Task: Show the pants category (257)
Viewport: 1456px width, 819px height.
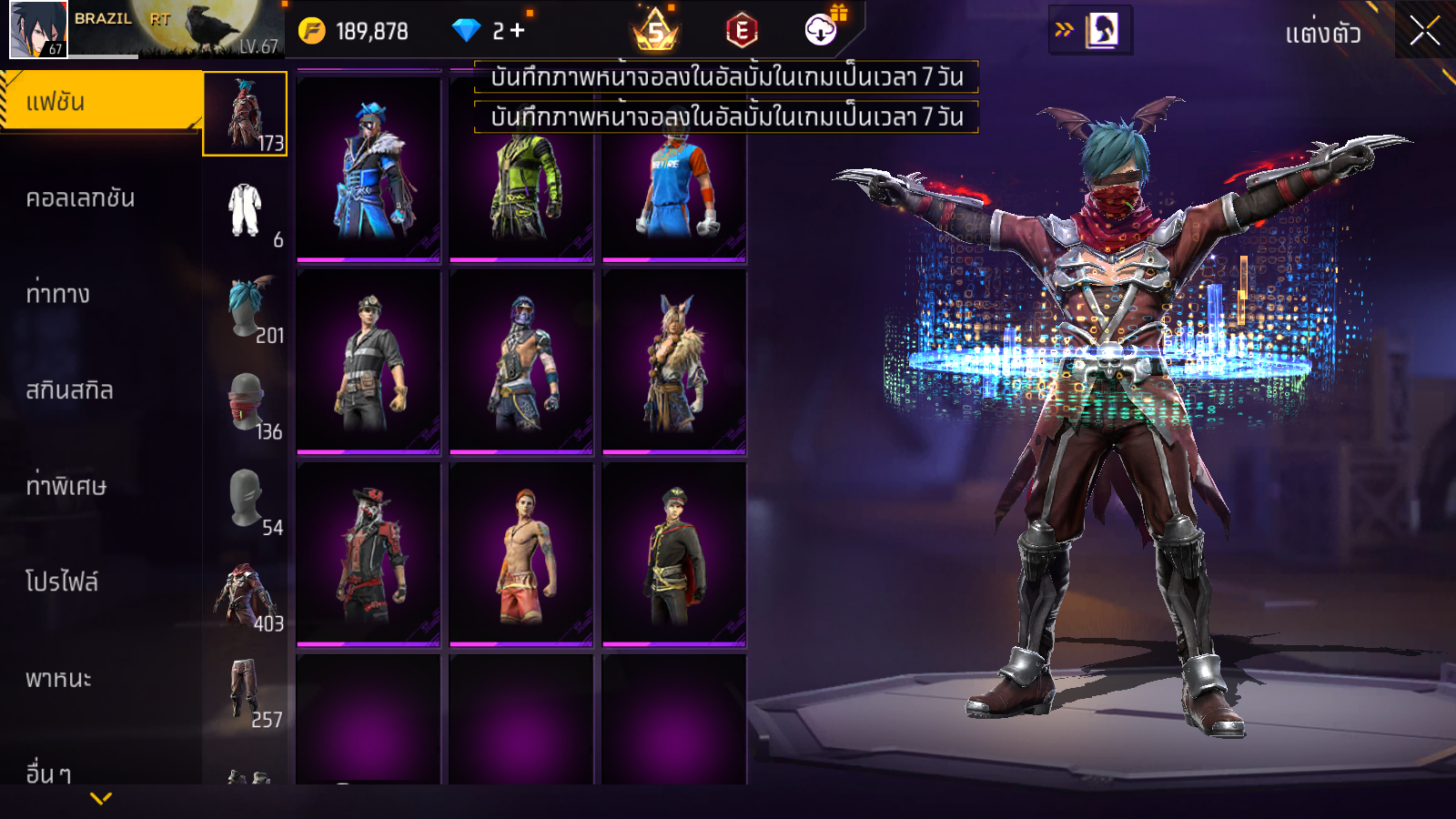Action: tap(245, 691)
